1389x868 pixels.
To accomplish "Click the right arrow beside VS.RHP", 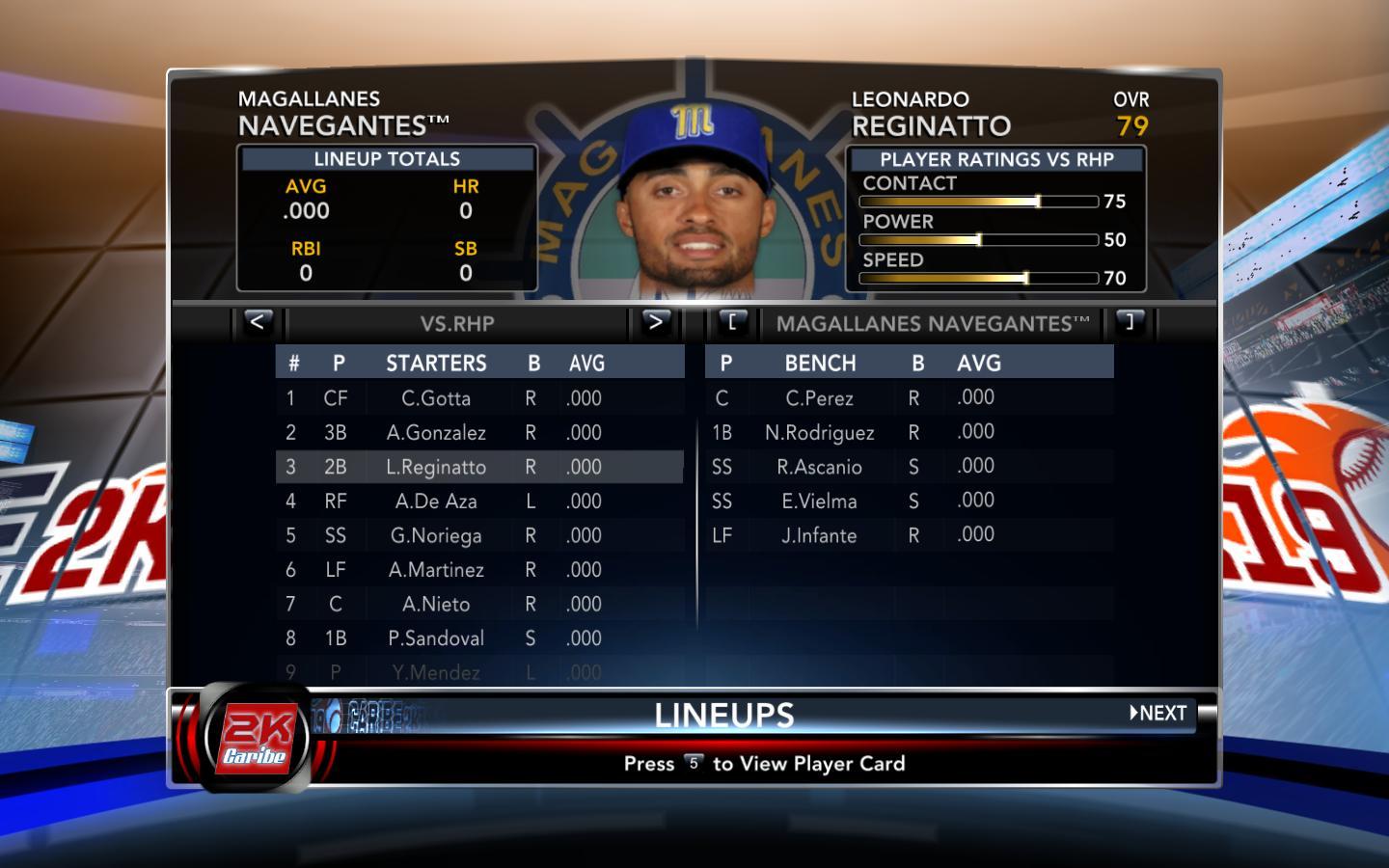I will pyautogui.click(x=655, y=322).
